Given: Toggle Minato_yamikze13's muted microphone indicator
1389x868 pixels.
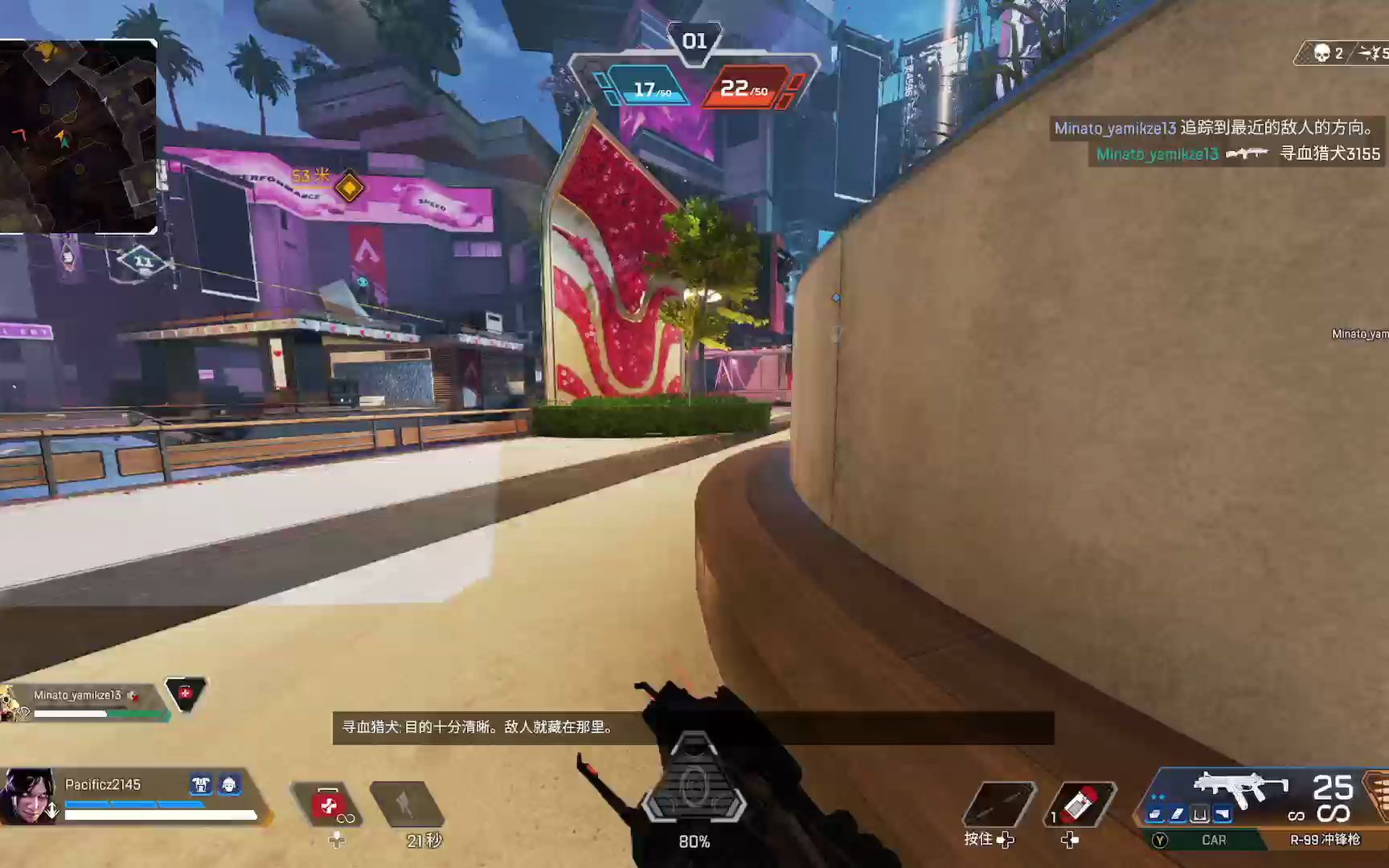Looking at the screenshot, I should [x=134, y=696].
